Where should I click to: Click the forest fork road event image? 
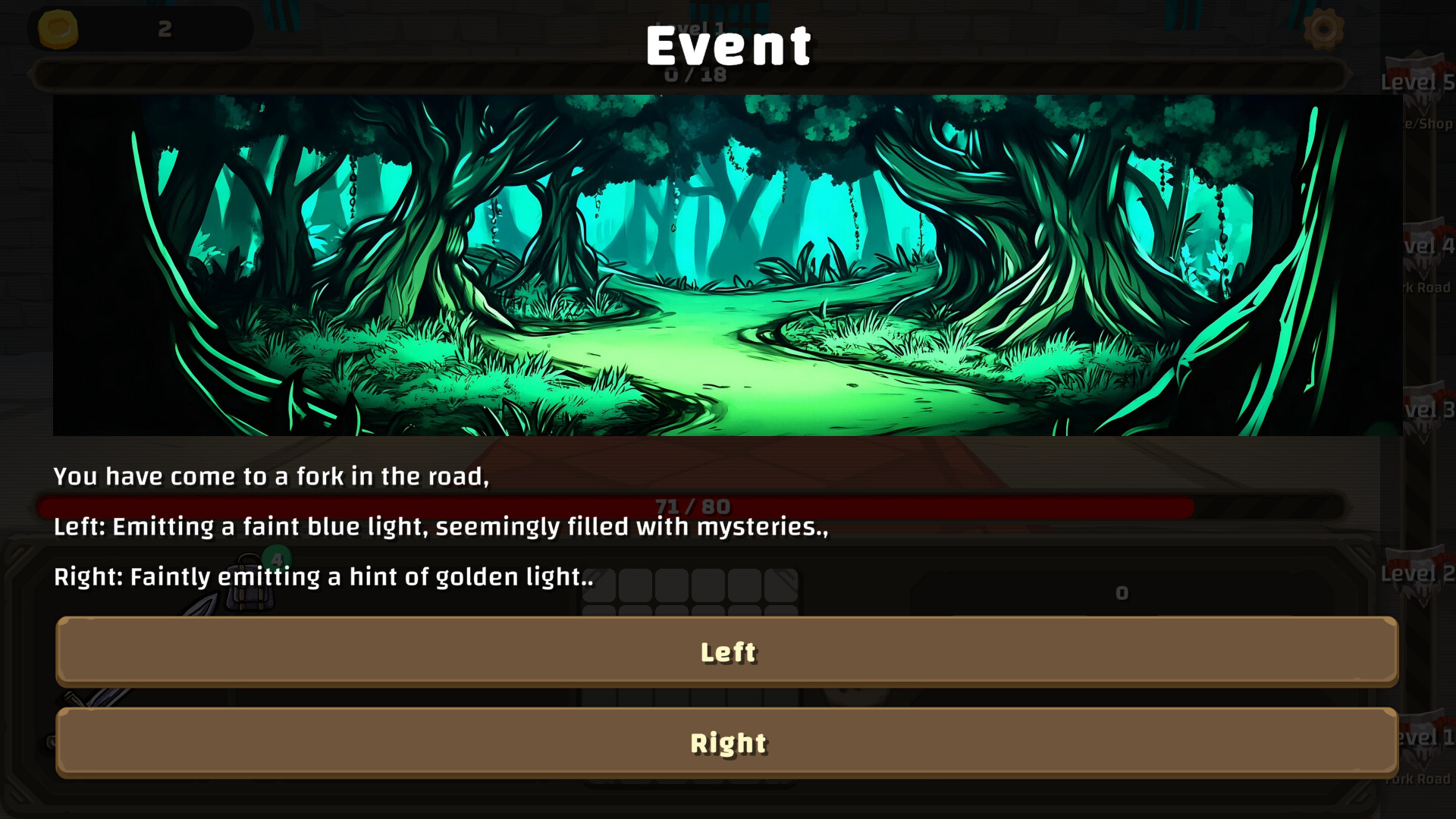tap(728, 265)
